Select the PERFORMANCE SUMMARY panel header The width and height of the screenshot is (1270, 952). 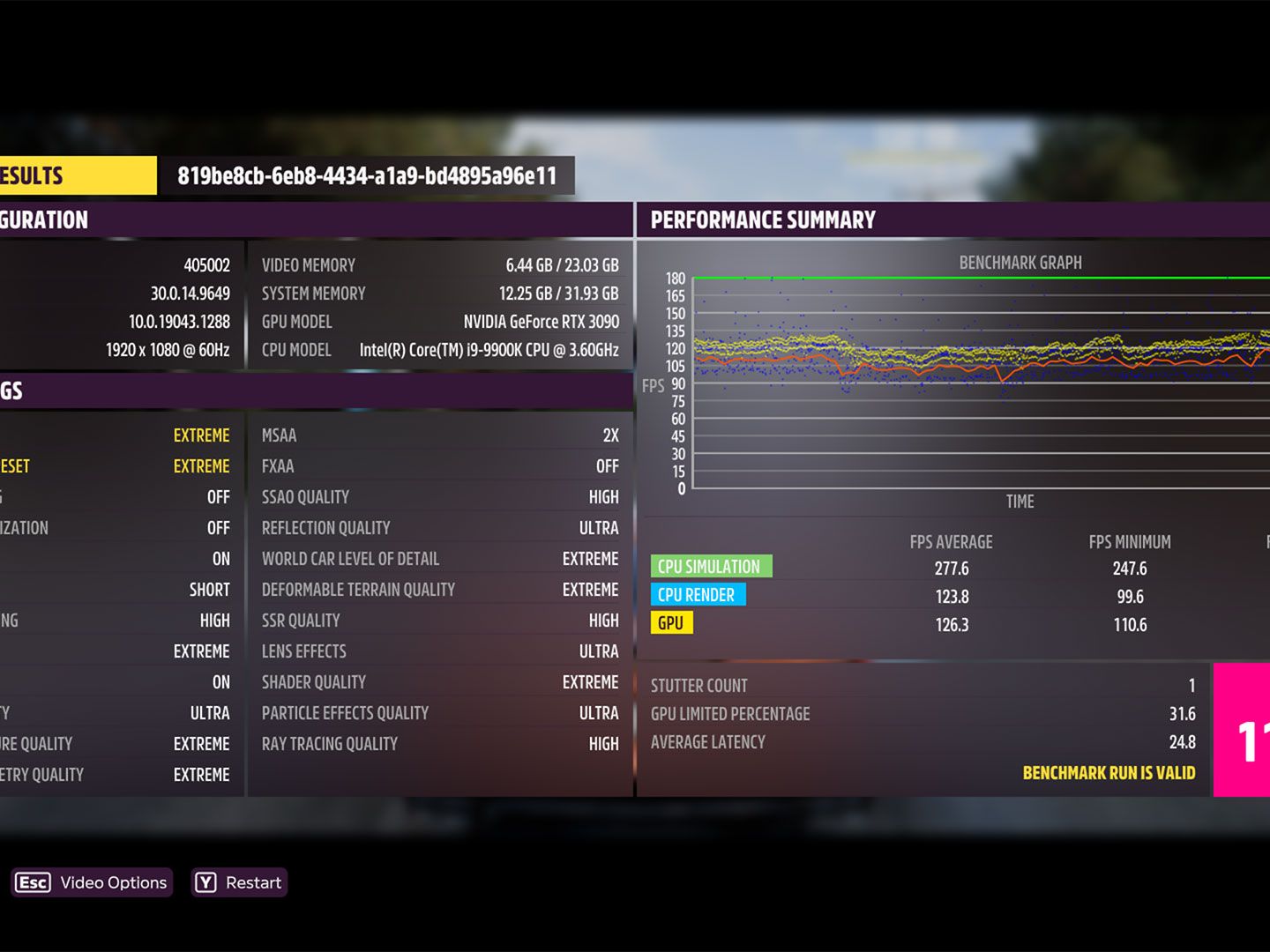click(763, 219)
